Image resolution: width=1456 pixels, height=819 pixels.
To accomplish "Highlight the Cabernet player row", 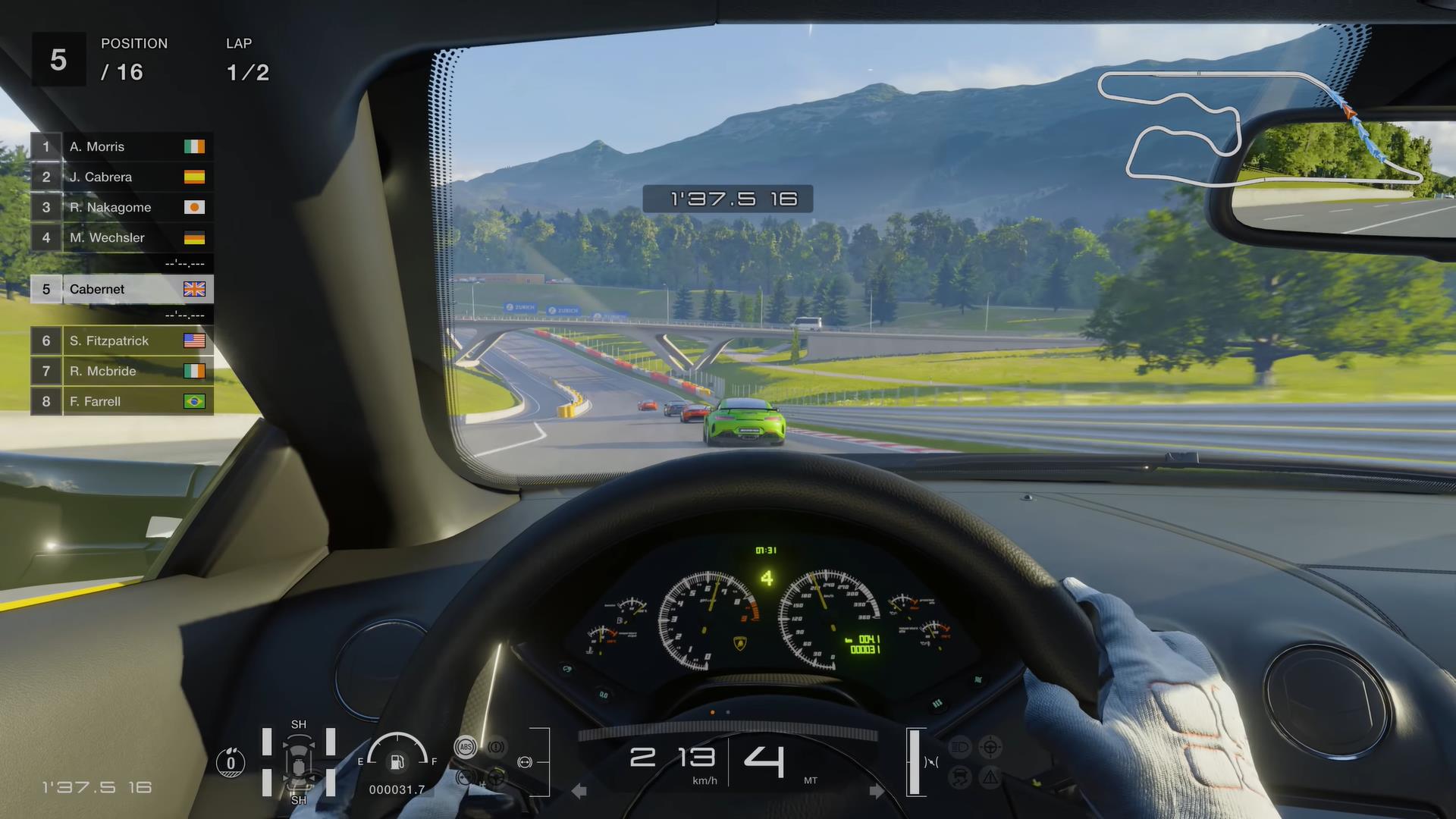I will pos(121,290).
